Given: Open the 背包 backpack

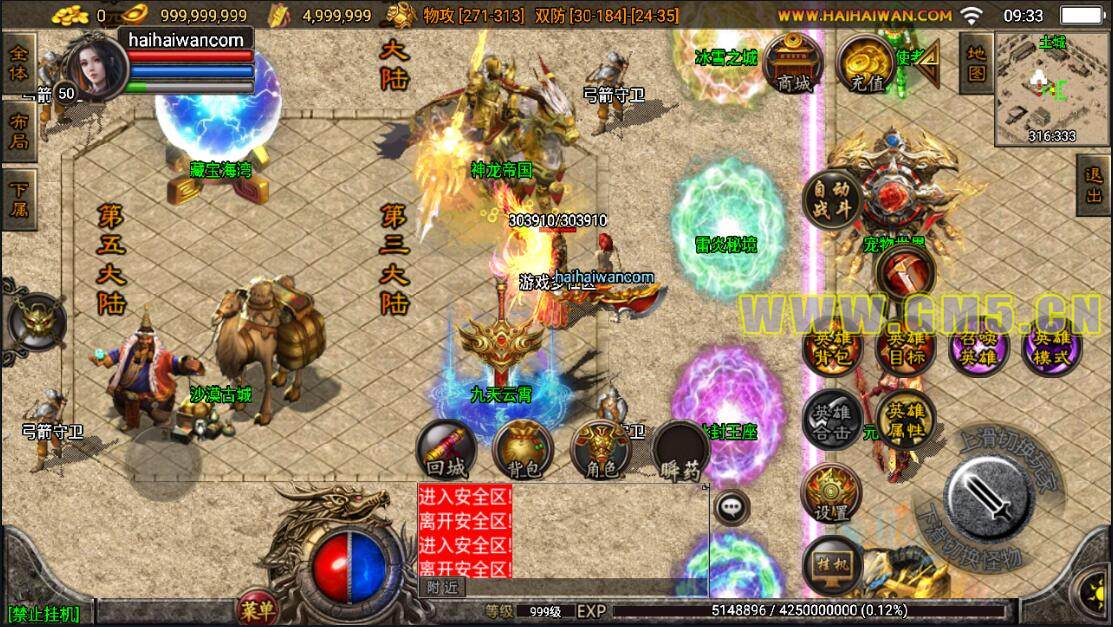Looking at the screenshot, I should pyautogui.click(x=523, y=450).
